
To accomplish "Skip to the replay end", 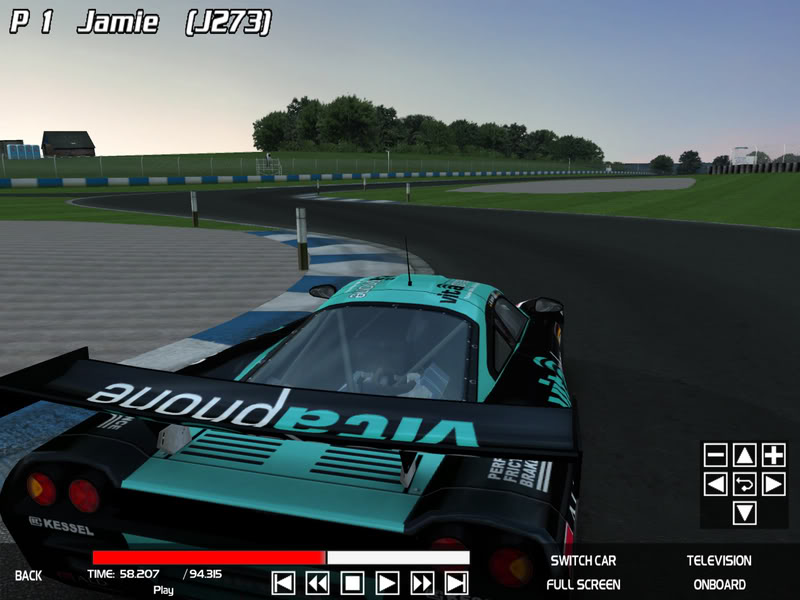I will (x=456, y=583).
